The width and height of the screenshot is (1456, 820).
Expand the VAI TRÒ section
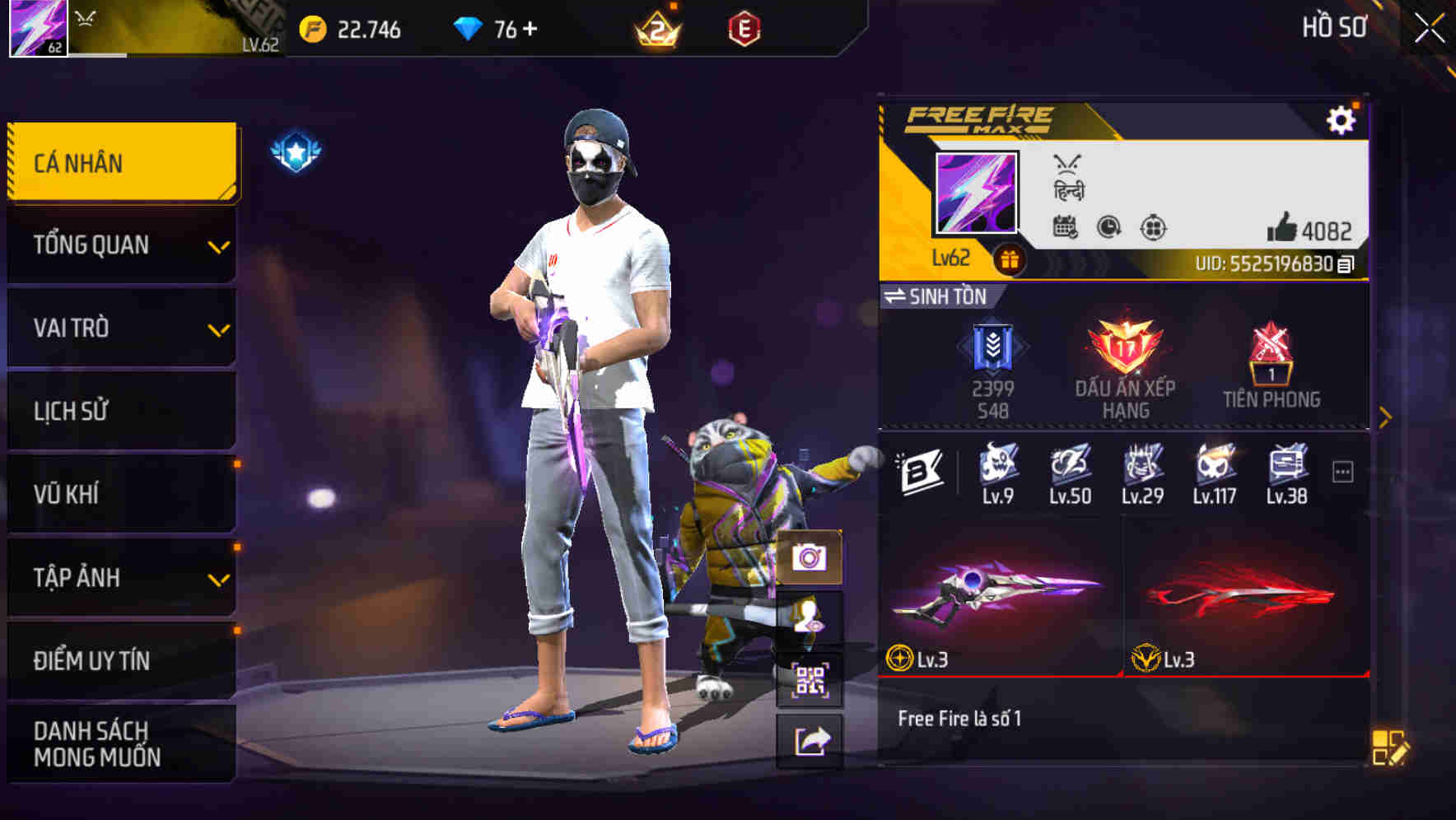click(x=119, y=328)
